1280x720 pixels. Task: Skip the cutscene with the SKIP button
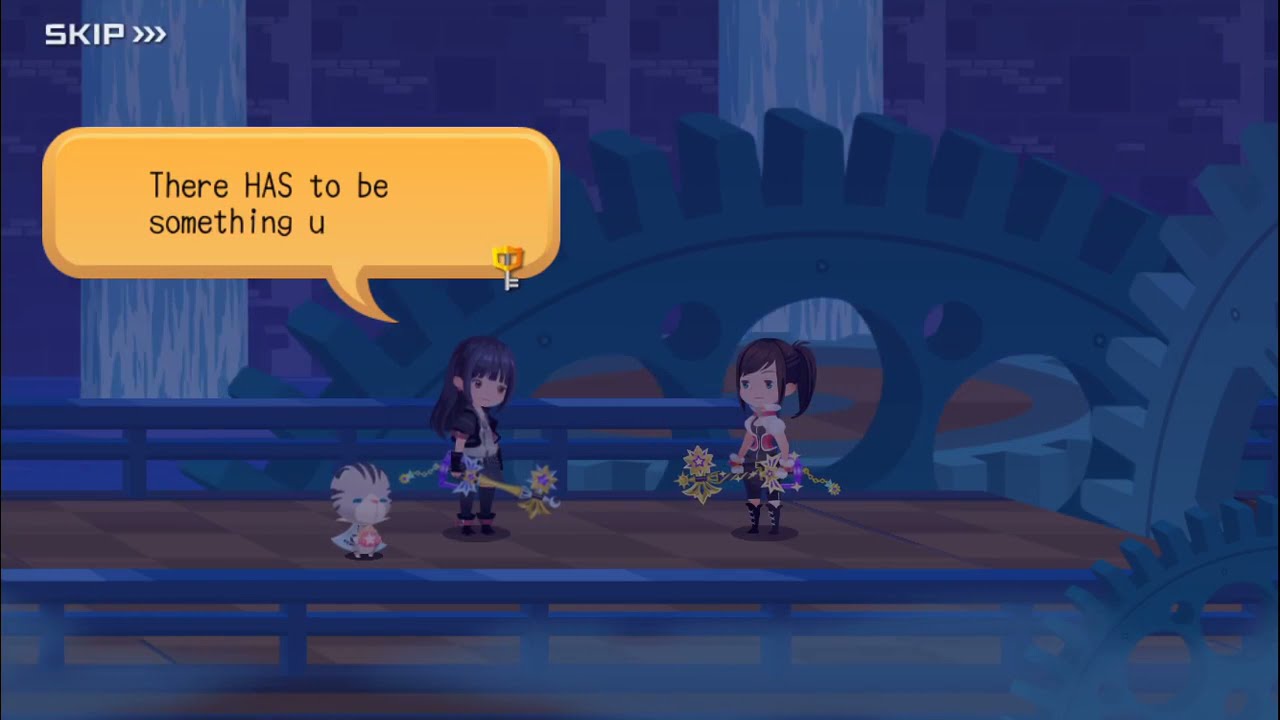pyautogui.click(x=105, y=35)
